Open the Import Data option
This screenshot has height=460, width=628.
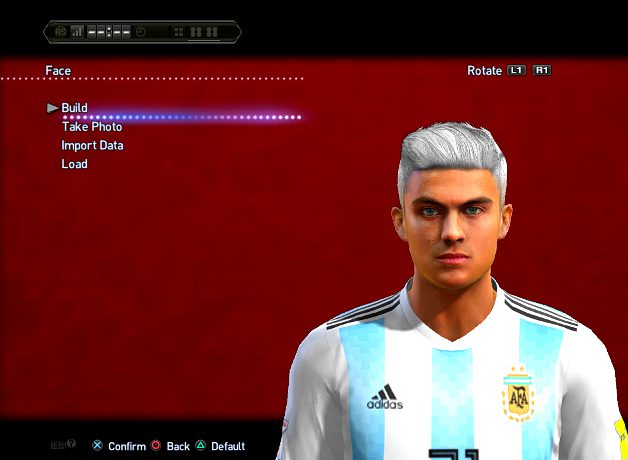point(92,146)
